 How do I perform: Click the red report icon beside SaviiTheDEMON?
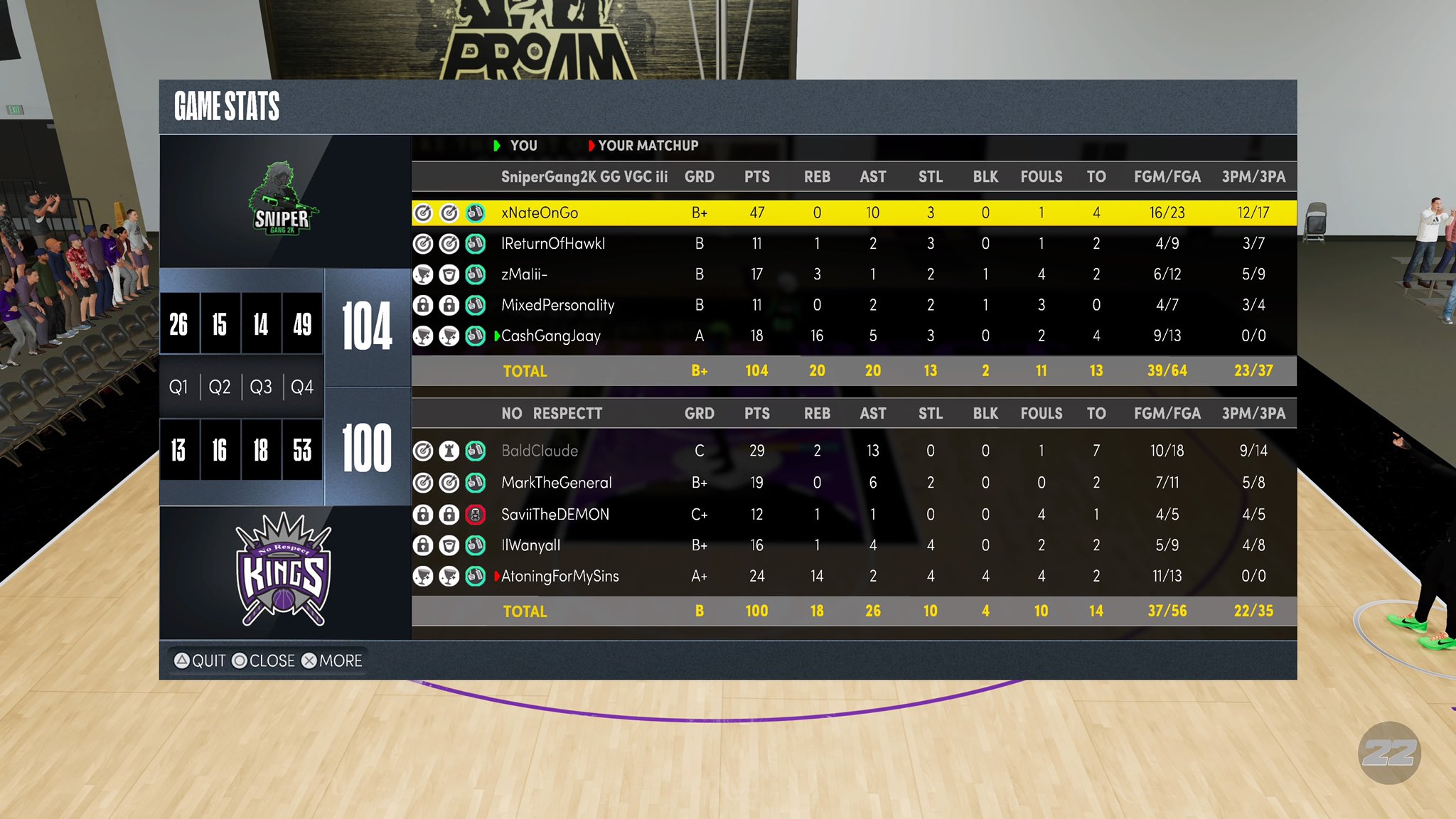pos(475,513)
